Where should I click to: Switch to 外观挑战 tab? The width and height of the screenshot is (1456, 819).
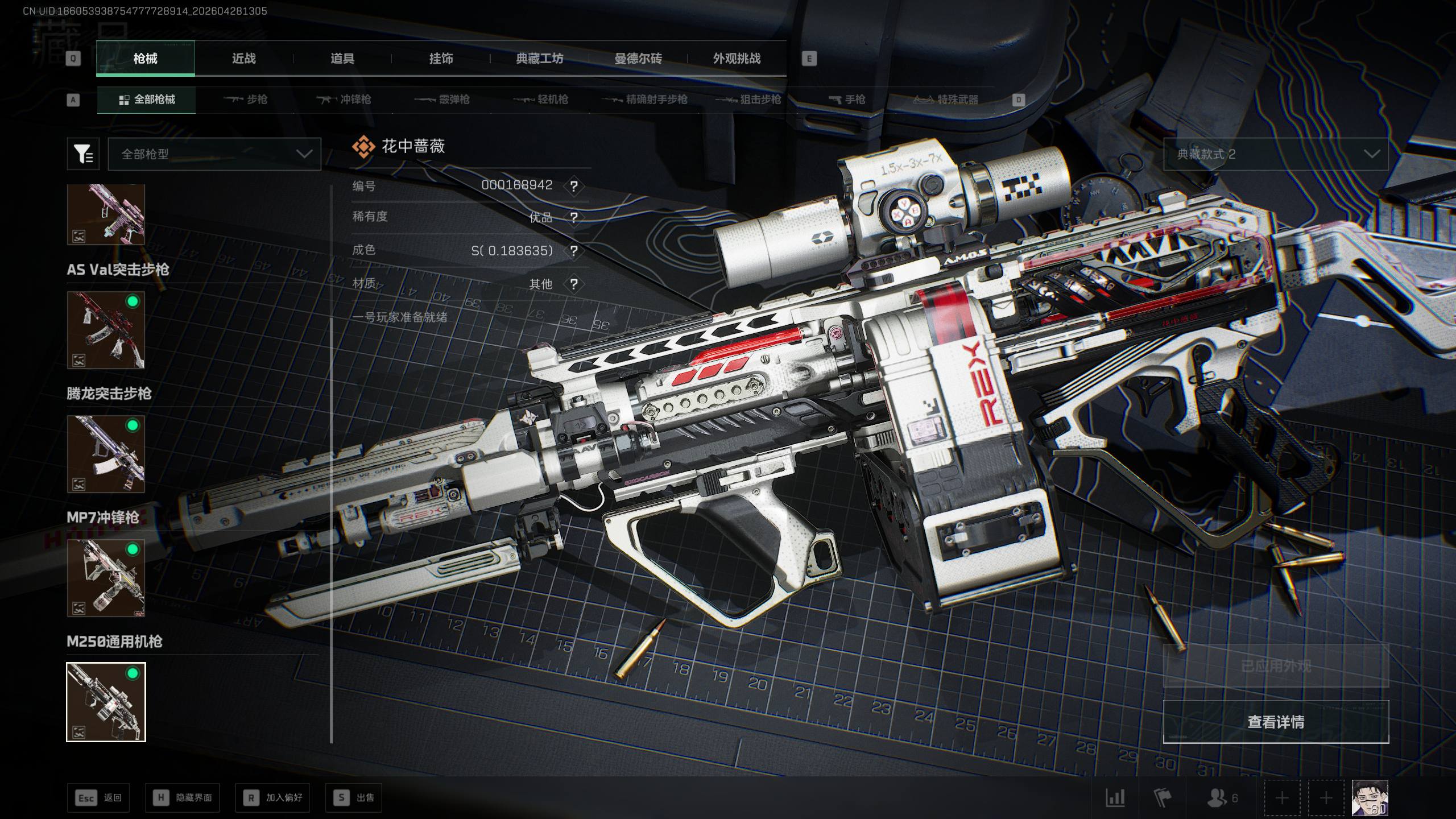tap(737, 59)
